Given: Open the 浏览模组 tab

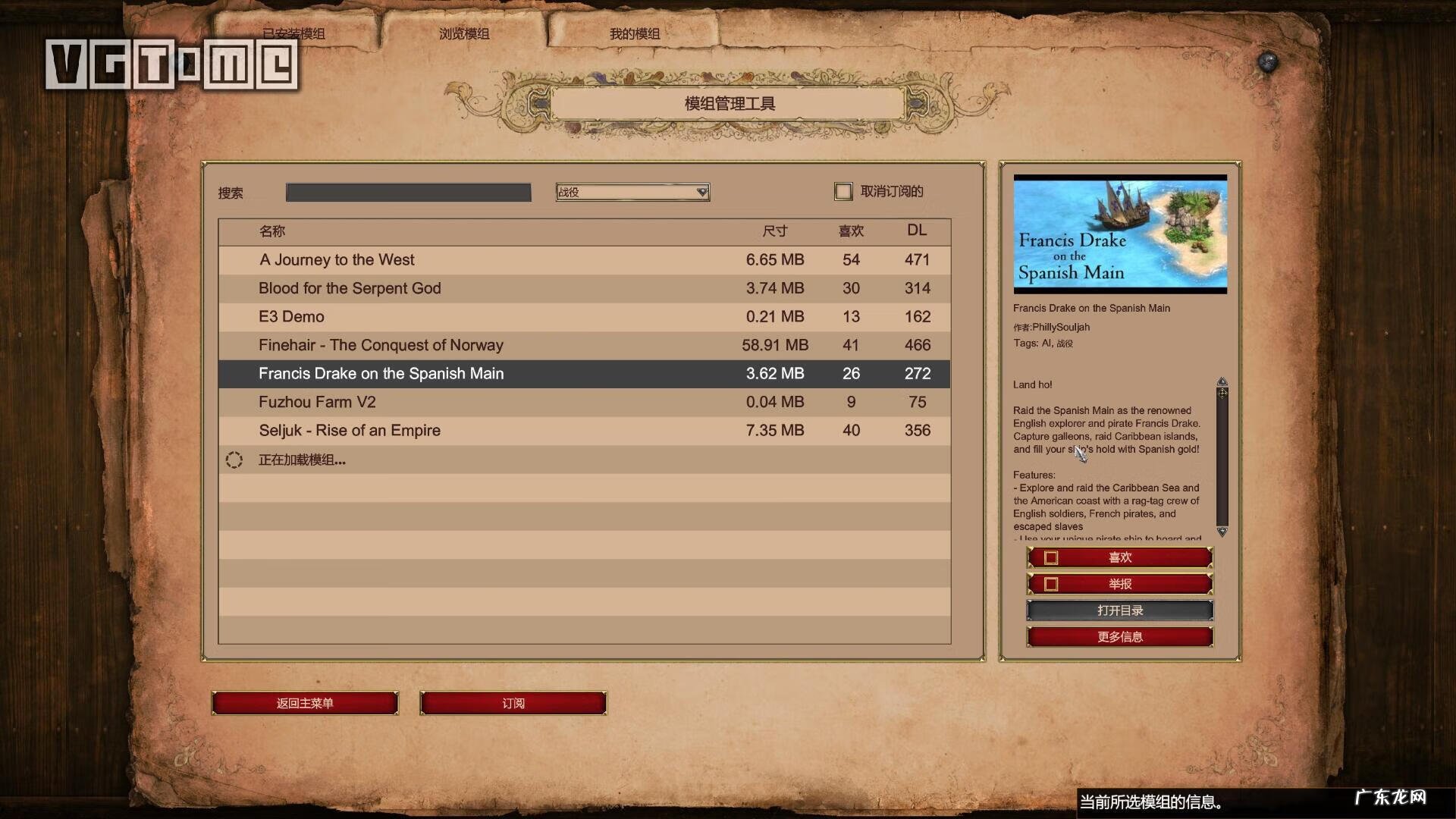Looking at the screenshot, I should pos(464,33).
